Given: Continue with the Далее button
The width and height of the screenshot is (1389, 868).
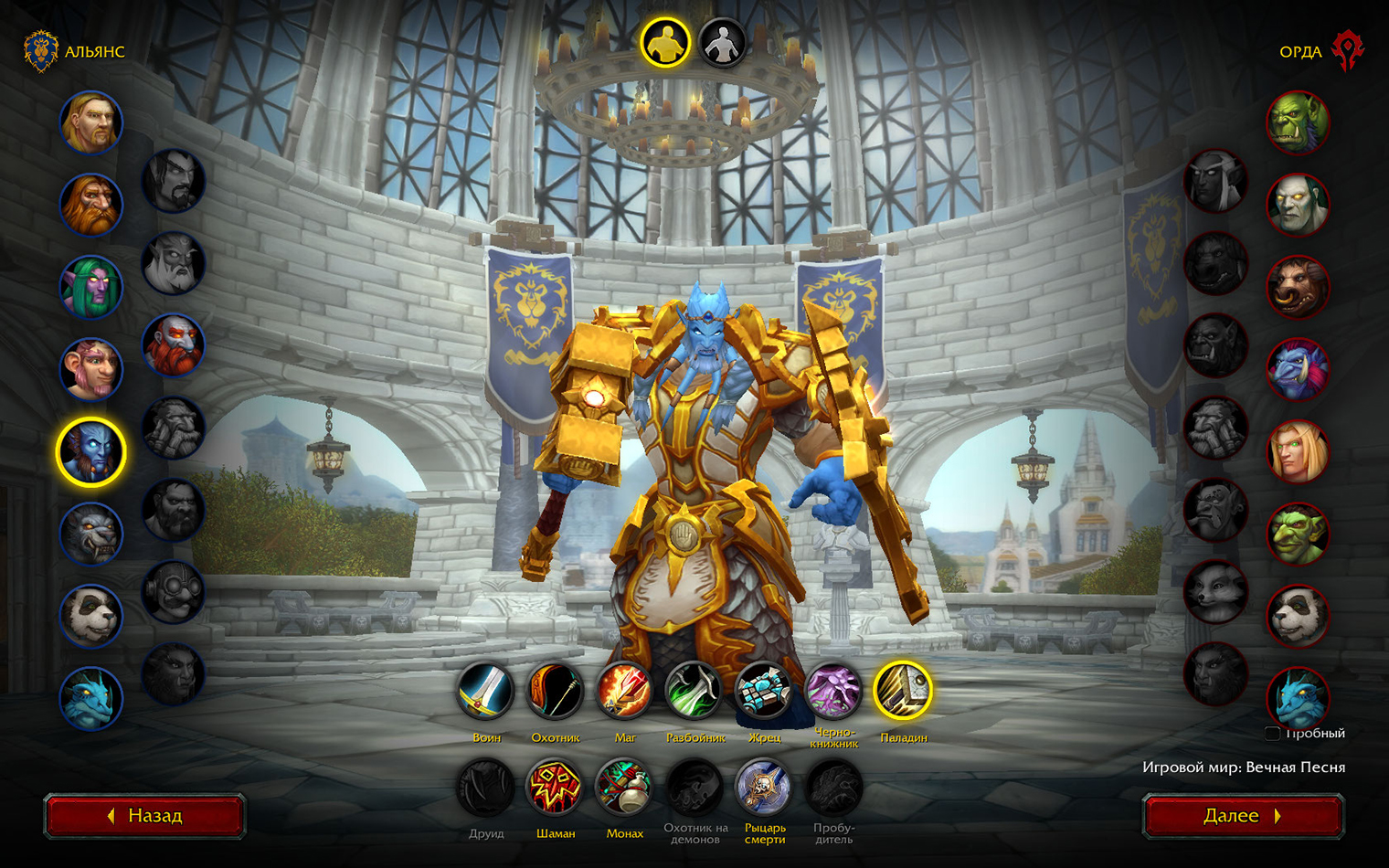Looking at the screenshot, I should (x=1243, y=816).
